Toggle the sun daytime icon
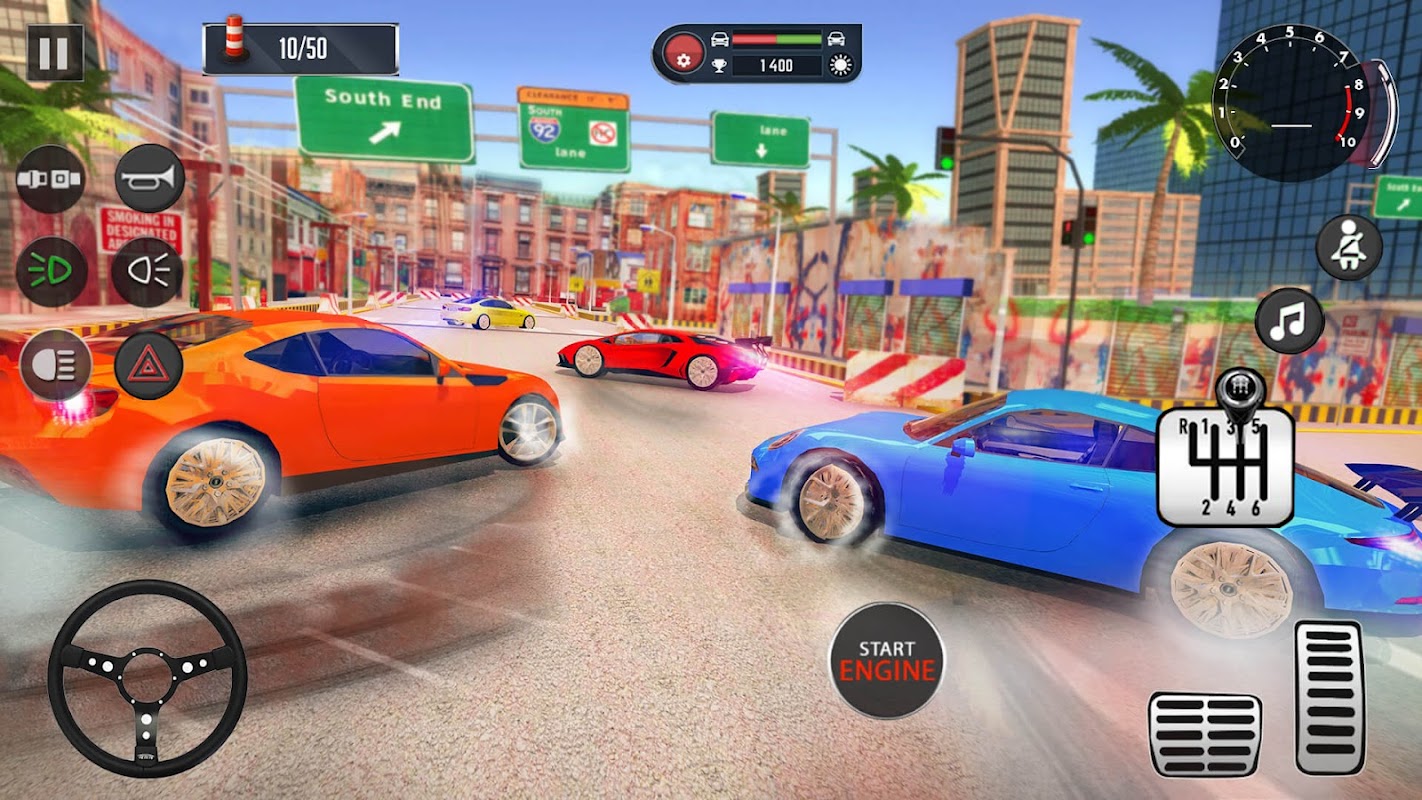The image size is (1422, 800). 839,66
